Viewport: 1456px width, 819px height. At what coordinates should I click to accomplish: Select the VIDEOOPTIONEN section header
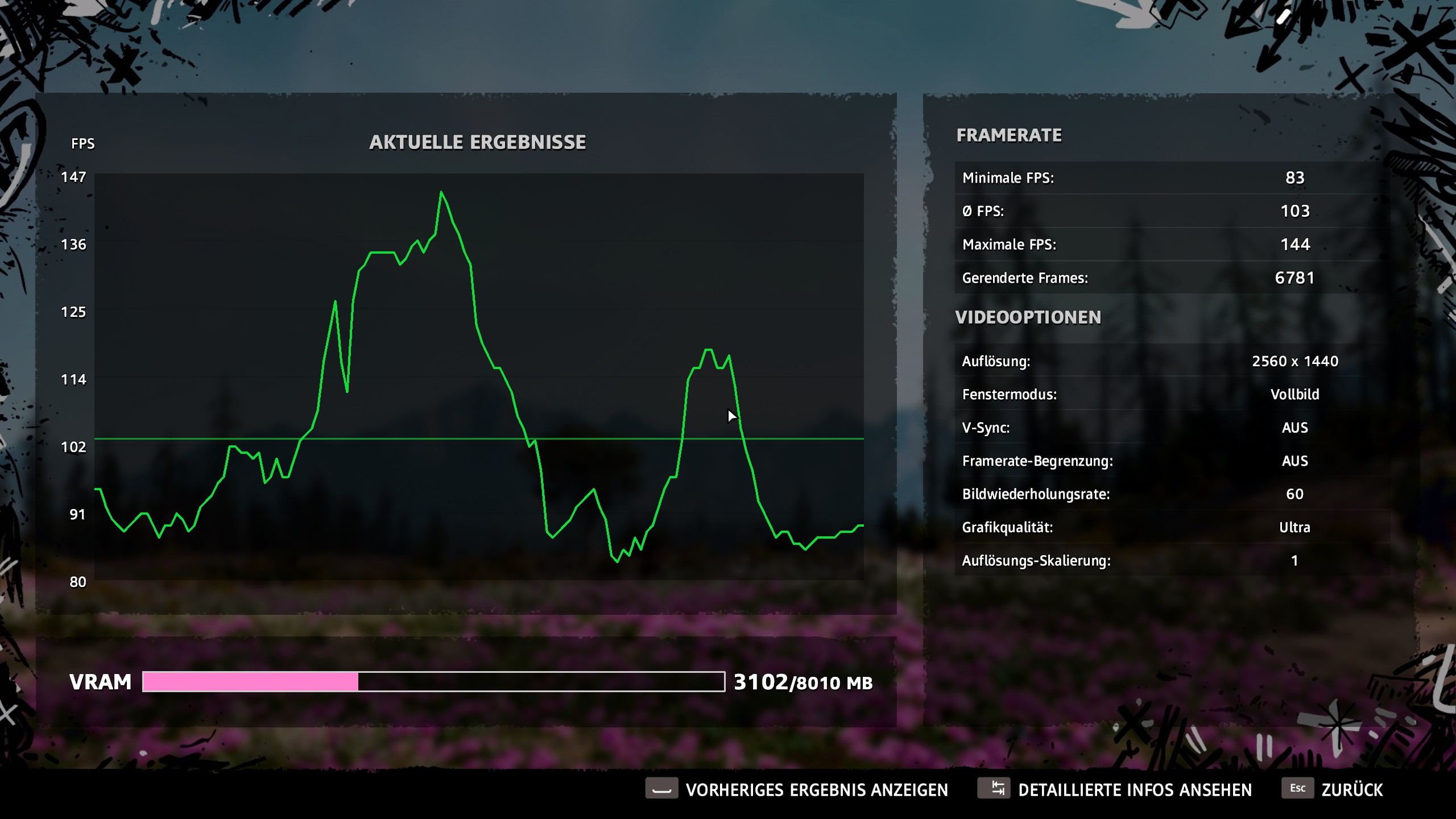point(1028,317)
